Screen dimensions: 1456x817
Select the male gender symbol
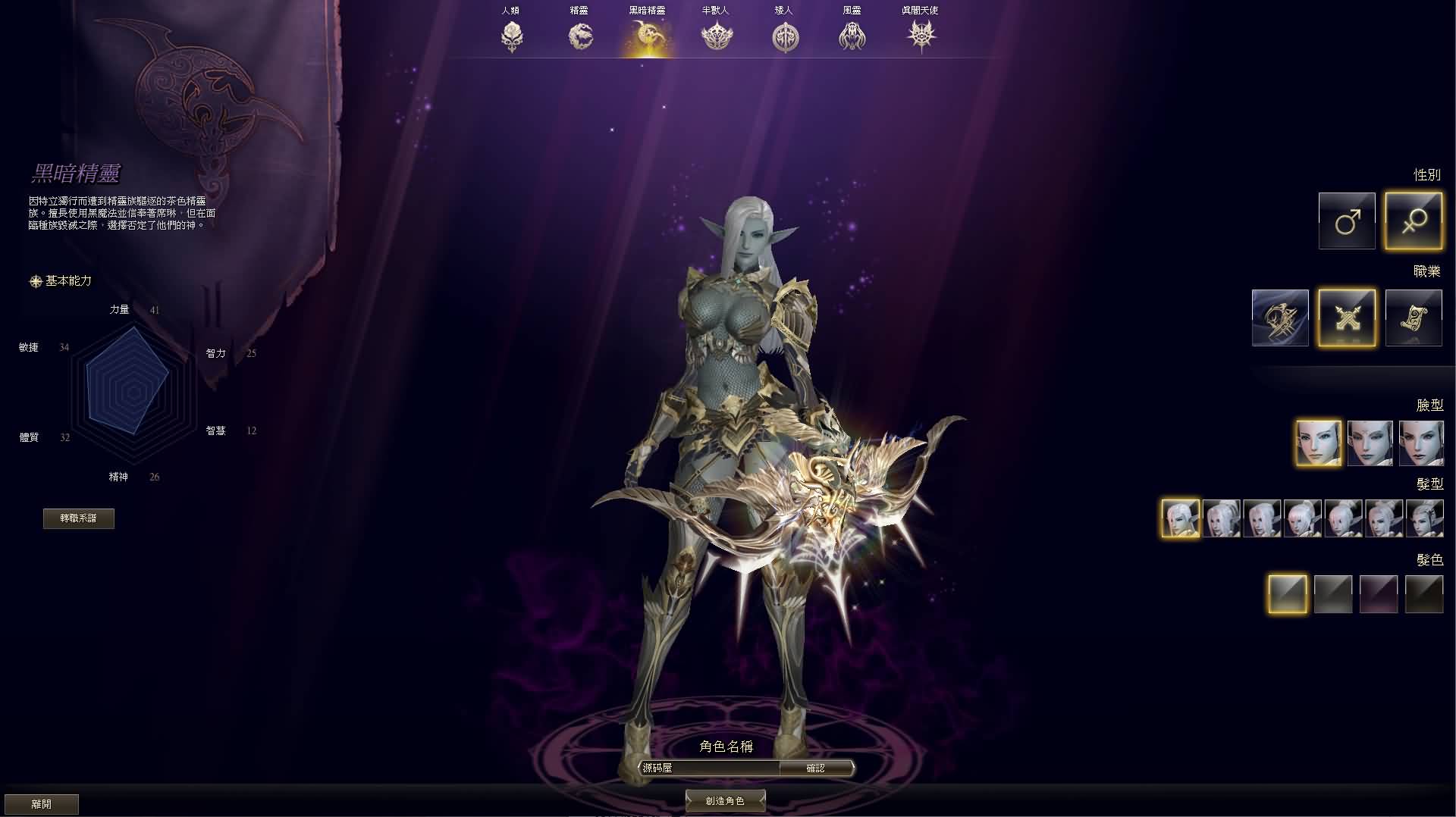1347,221
